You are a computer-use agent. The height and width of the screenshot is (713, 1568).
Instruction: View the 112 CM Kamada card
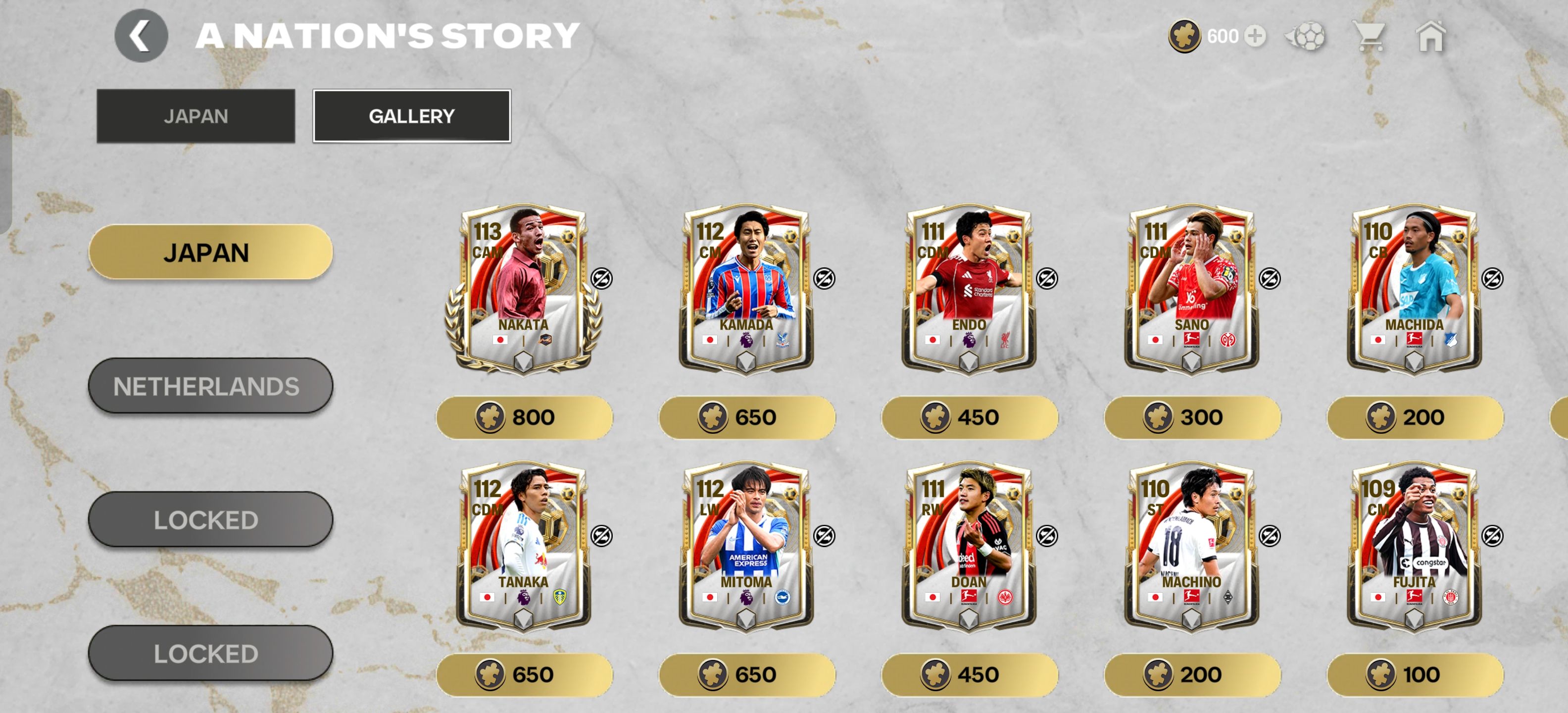(x=746, y=287)
